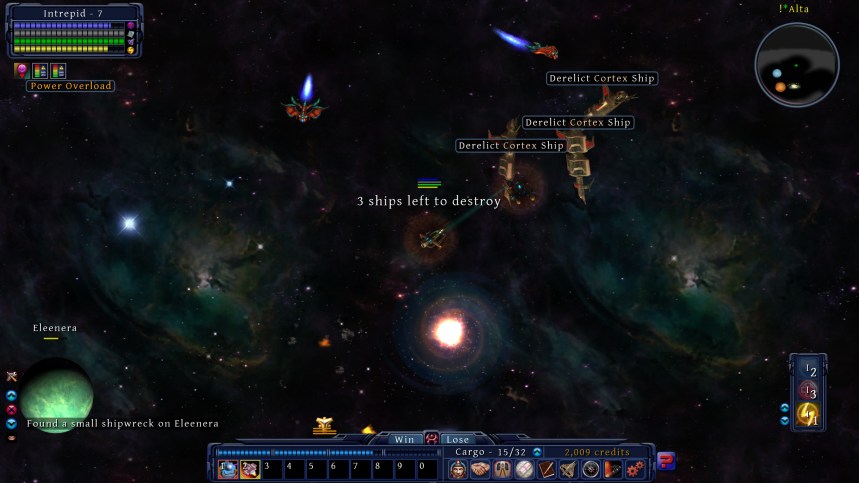Open the handshake diplomacy icon
Viewport: 859px width, 483px height.
tap(480, 469)
